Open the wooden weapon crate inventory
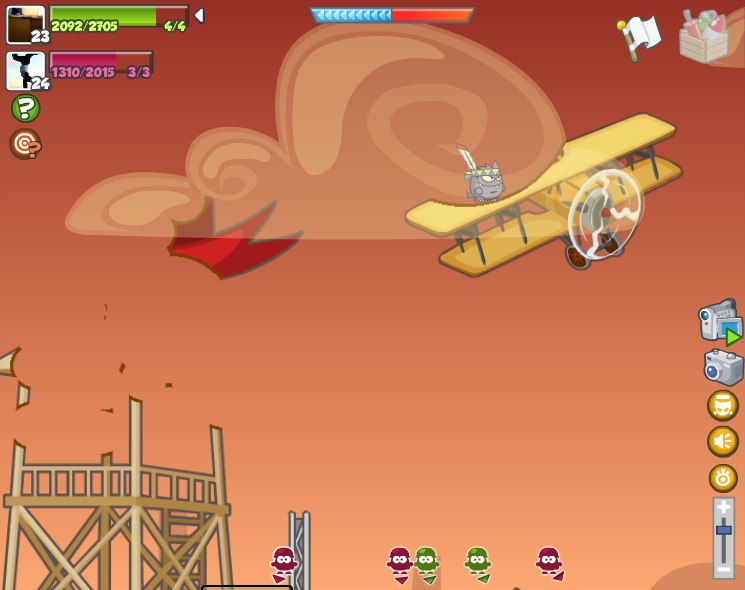 point(704,36)
